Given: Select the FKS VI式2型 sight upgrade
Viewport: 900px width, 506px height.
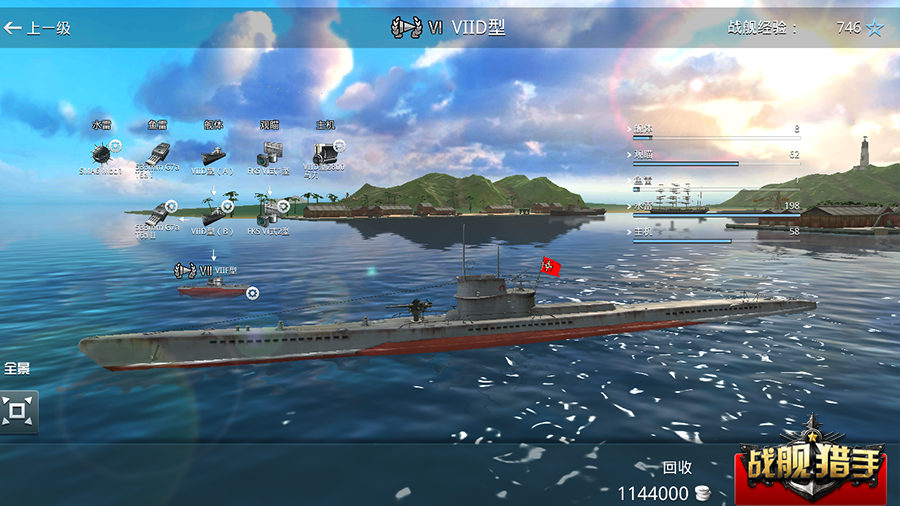Looking at the screenshot, I should tap(268, 212).
